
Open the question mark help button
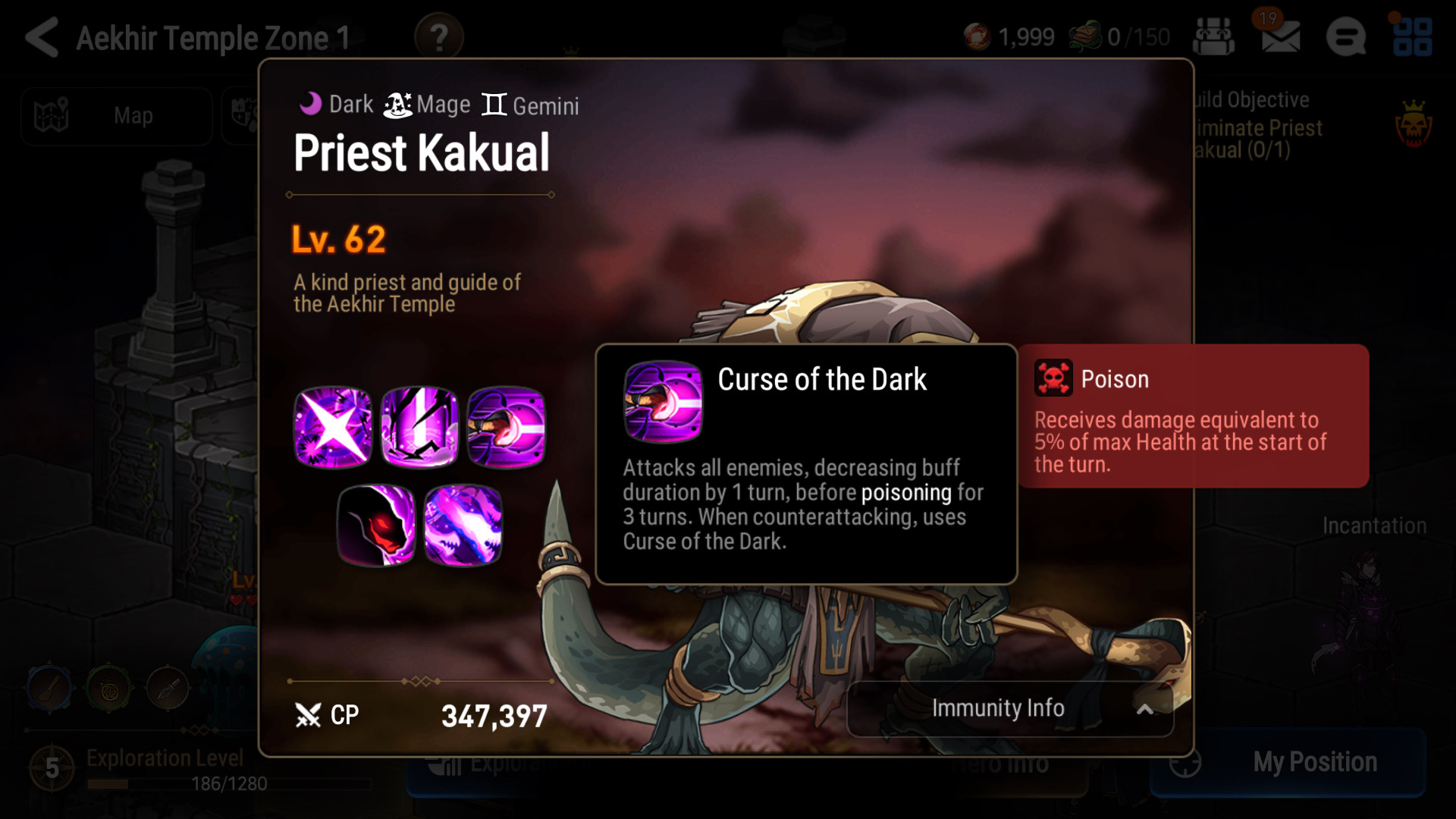tap(439, 36)
